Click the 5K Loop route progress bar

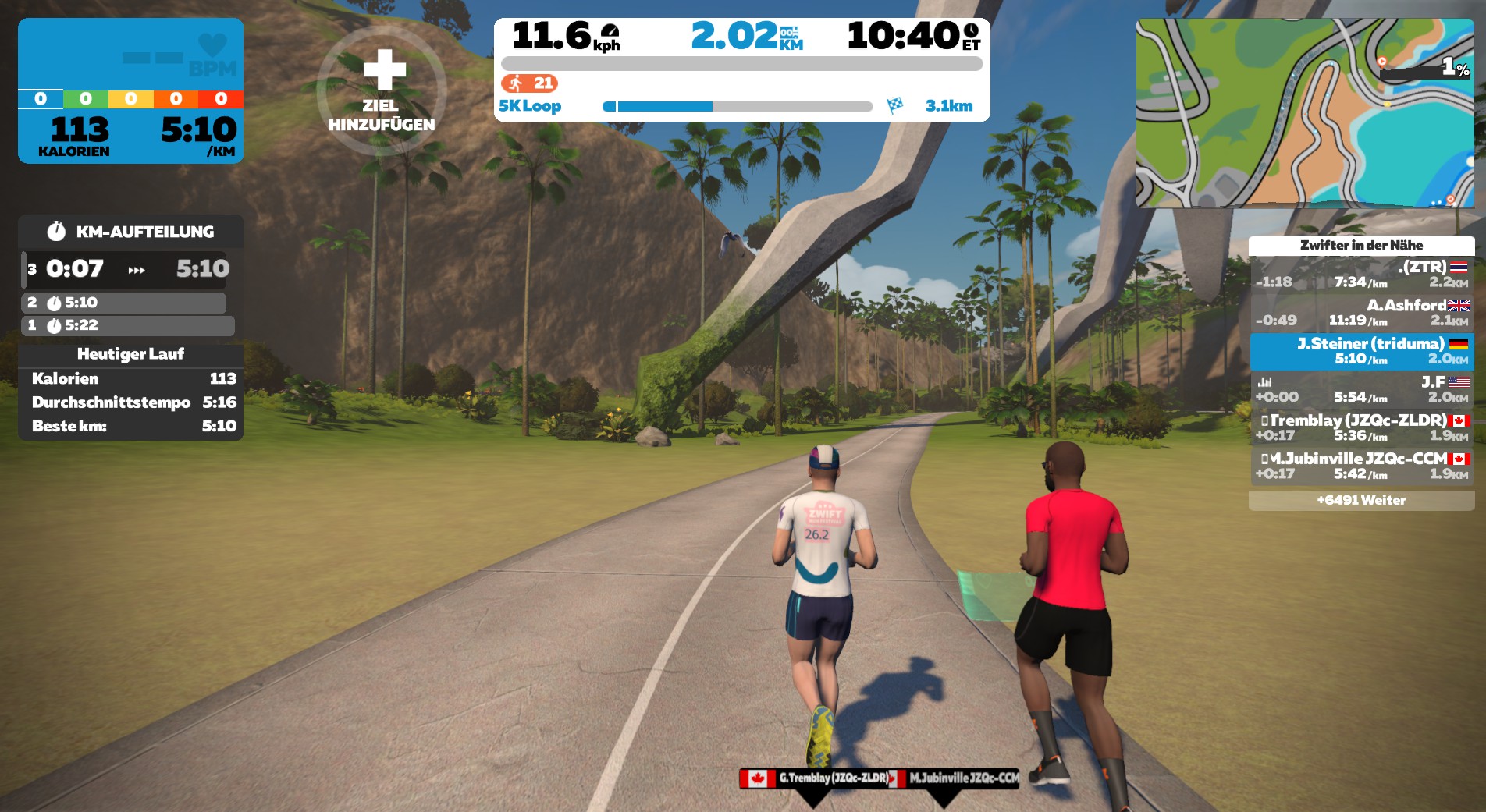pos(737,106)
